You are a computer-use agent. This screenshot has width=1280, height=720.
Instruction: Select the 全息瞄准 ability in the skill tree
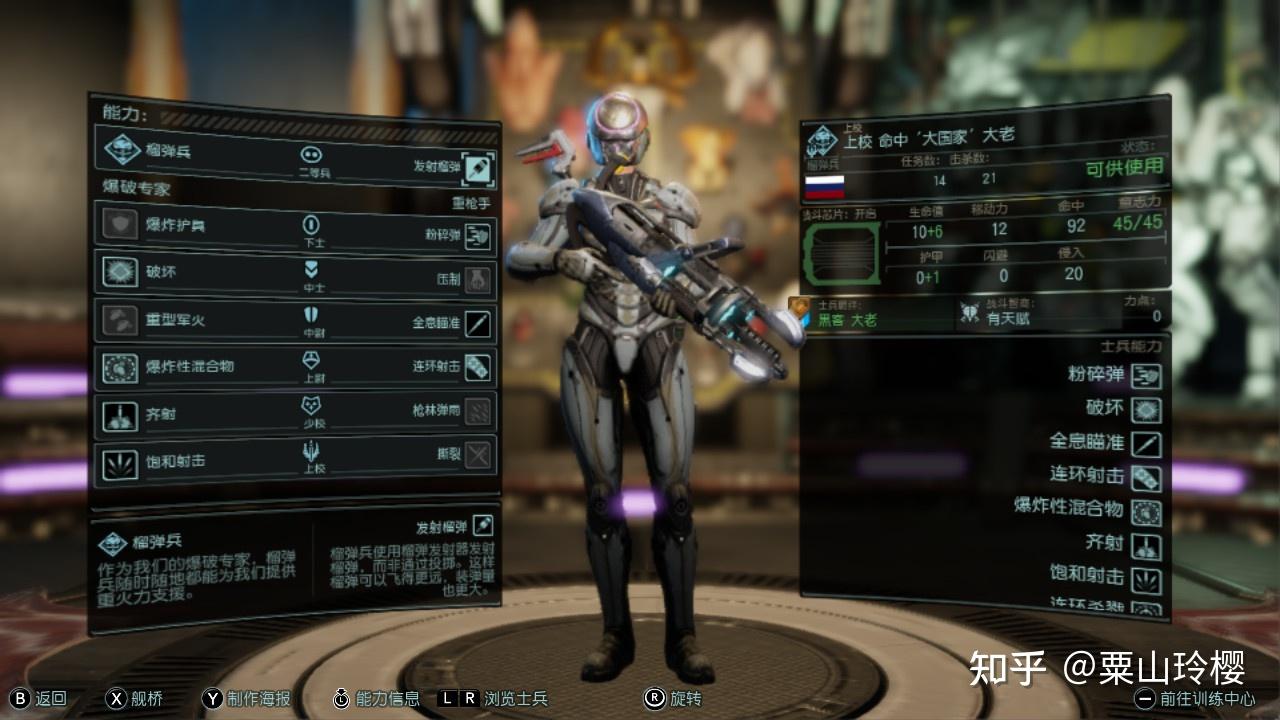tap(478, 323)
